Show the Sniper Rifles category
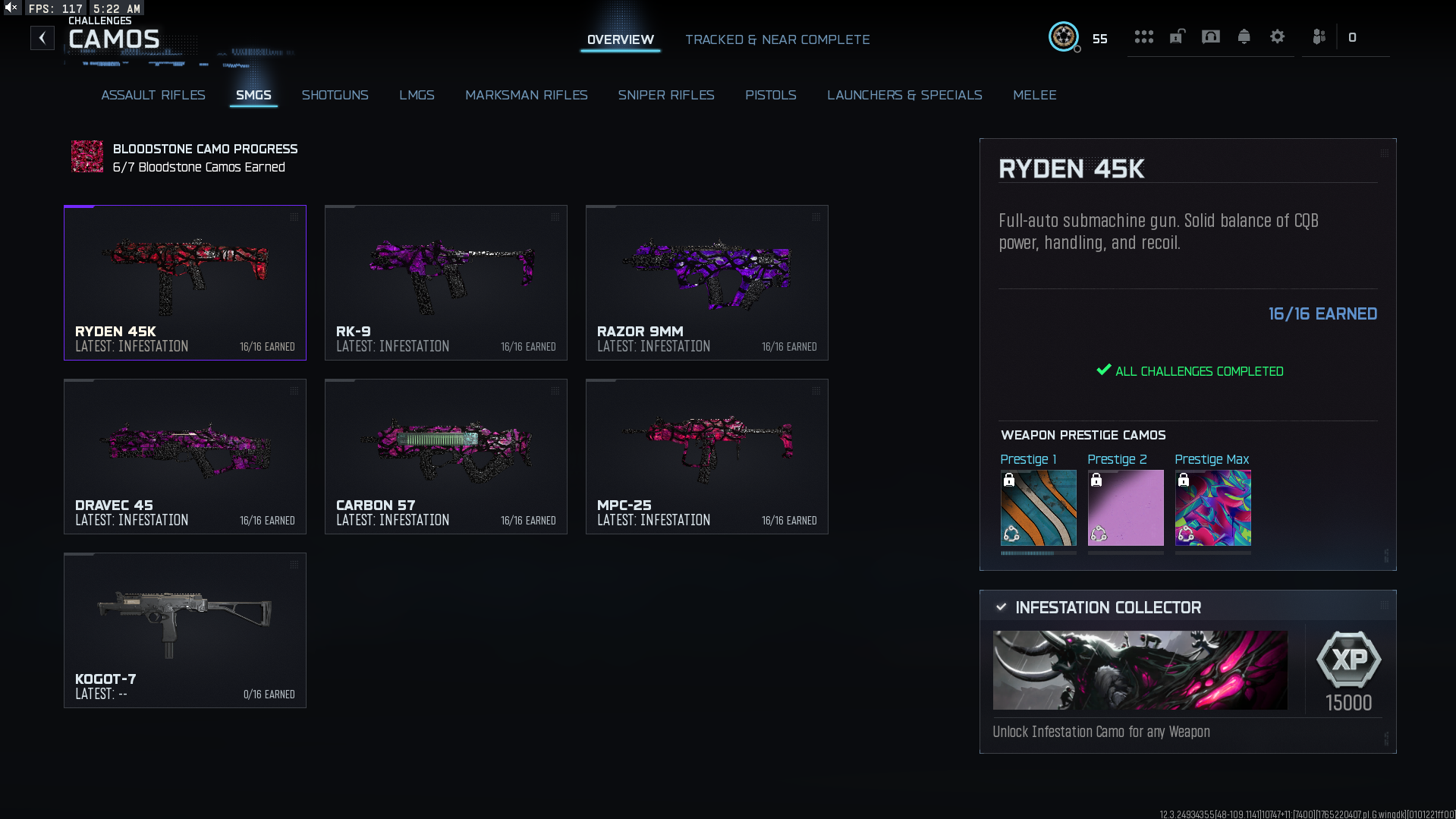 665,95
